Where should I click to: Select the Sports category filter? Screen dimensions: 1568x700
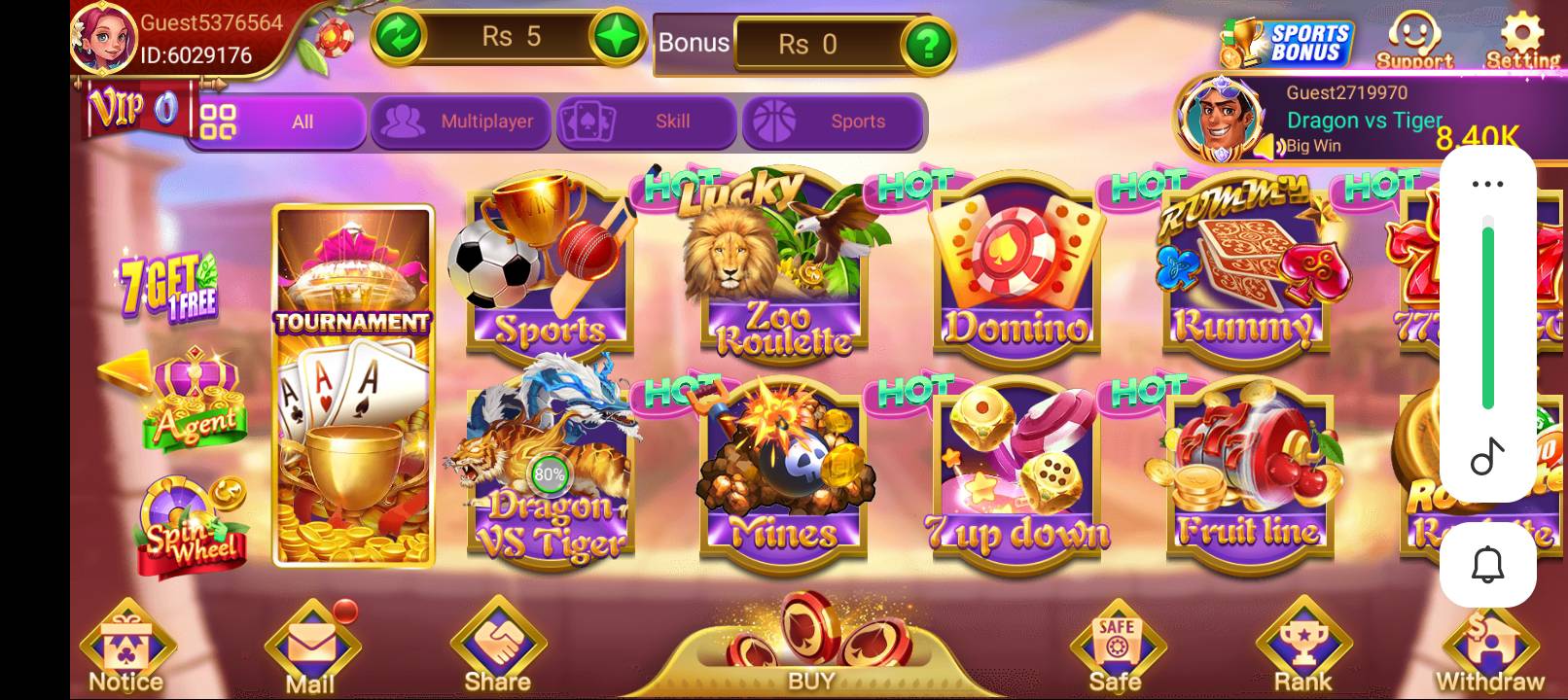(x=834, y=122)
